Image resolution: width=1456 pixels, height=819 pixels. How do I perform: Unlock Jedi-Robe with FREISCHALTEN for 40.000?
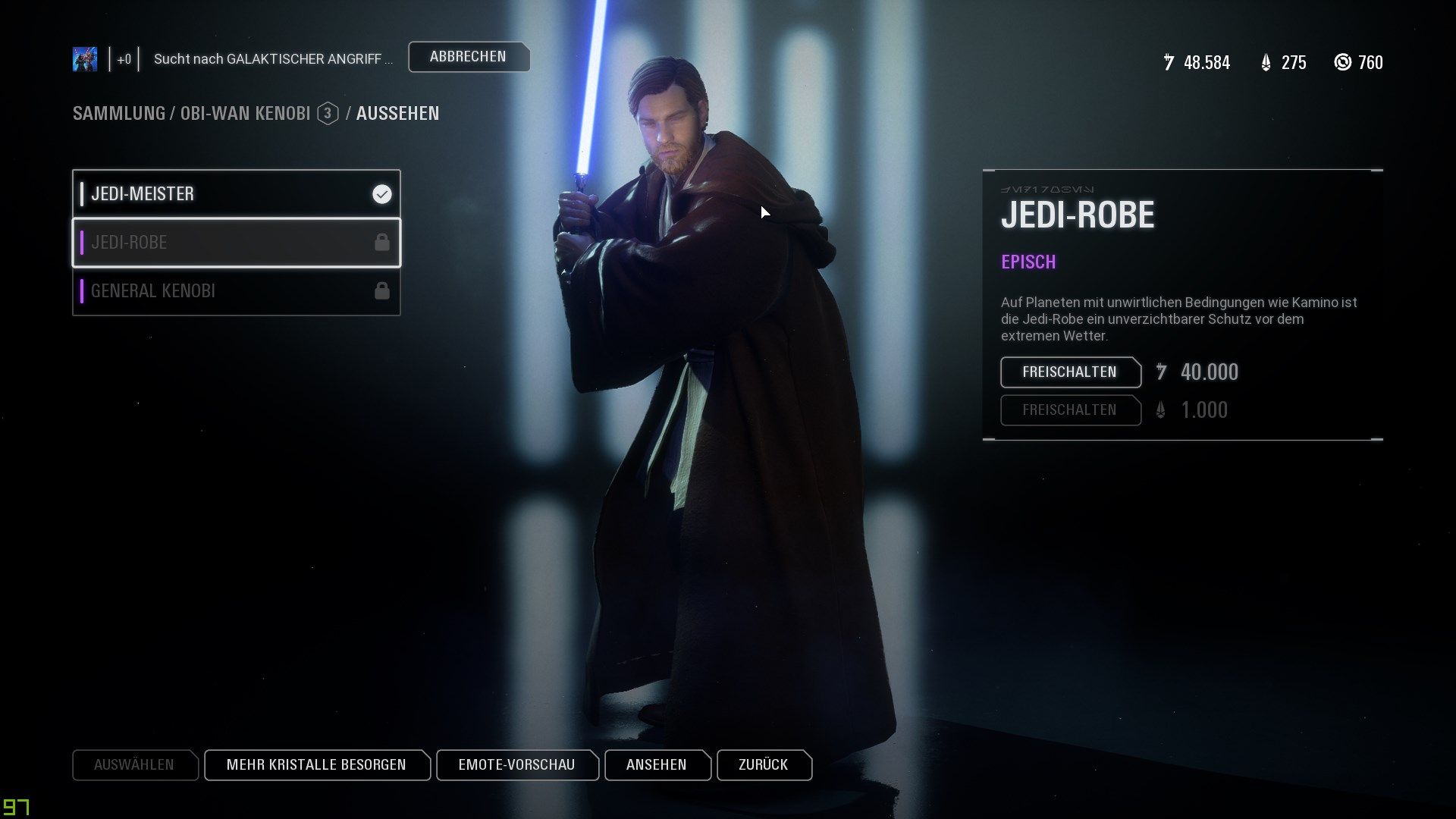click(1070, 372)
